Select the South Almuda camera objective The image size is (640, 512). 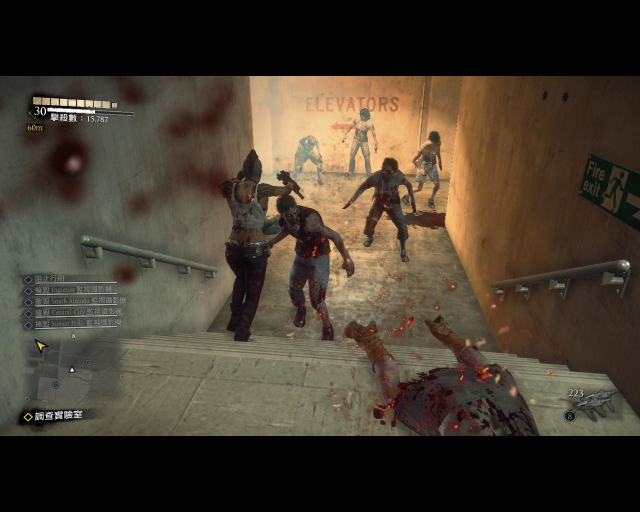coord(74,301)
